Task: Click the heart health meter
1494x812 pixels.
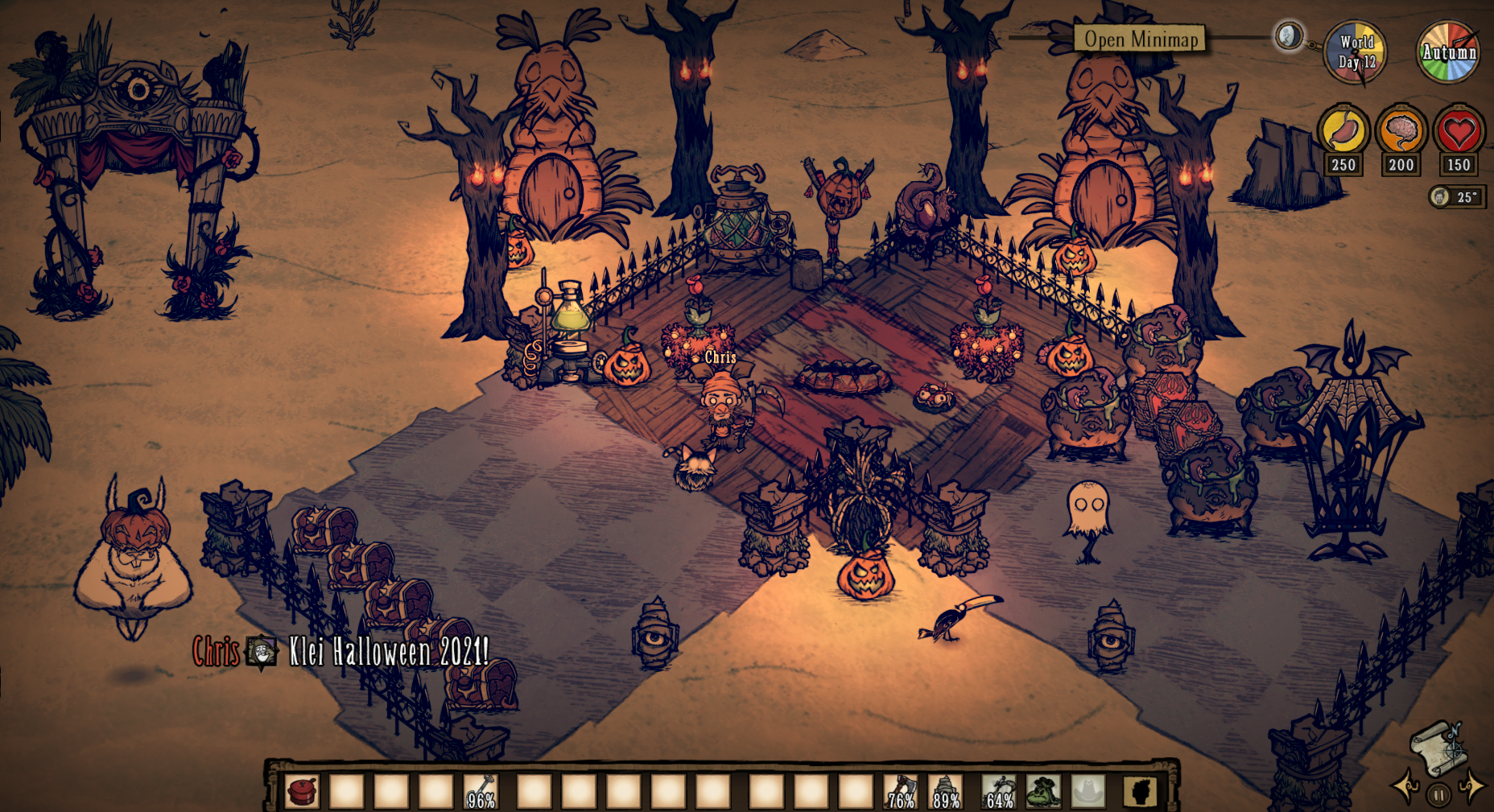Action: click(1459, 130)
